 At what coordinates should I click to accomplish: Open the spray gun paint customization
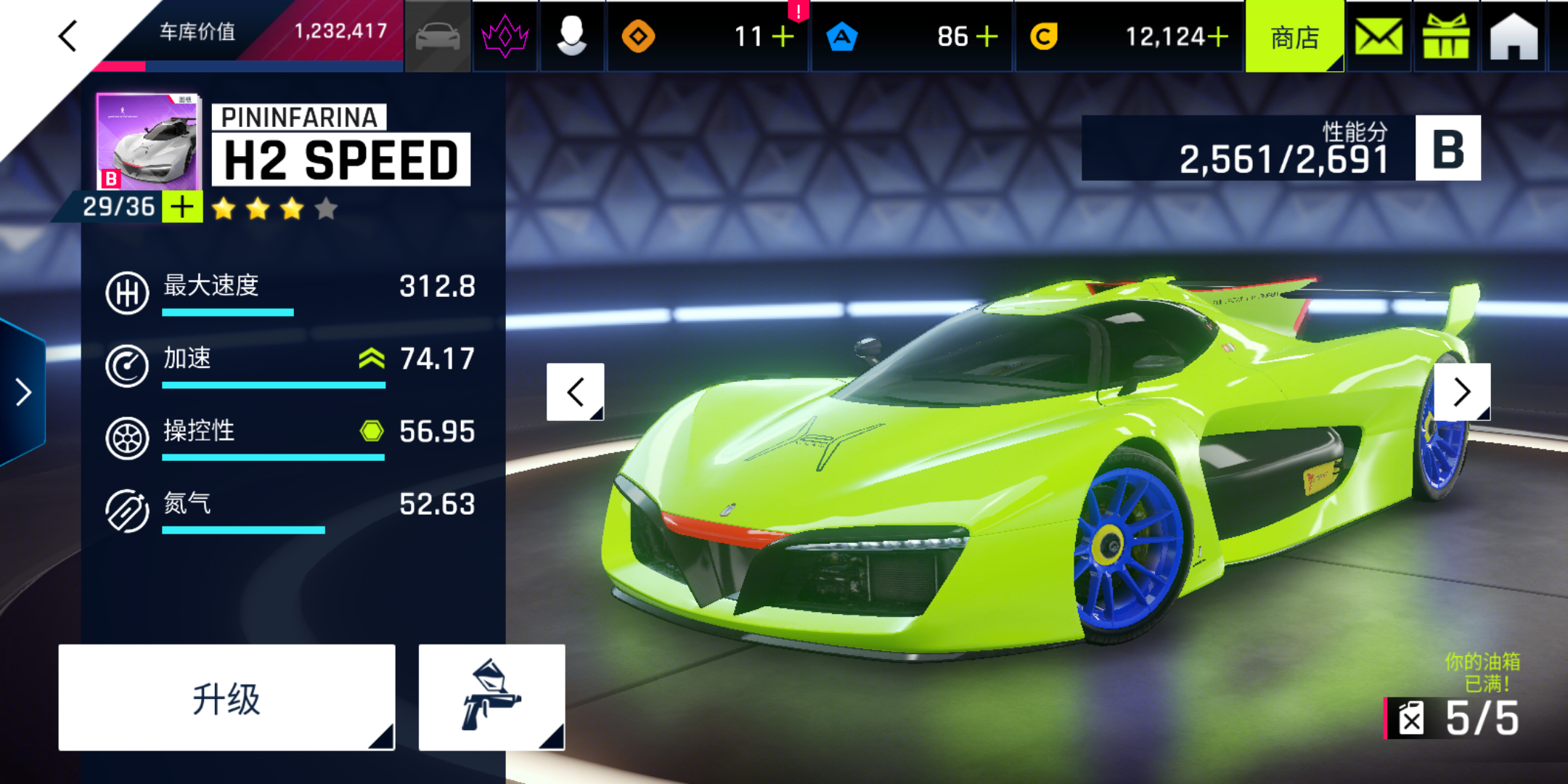(x=491, y=698)
